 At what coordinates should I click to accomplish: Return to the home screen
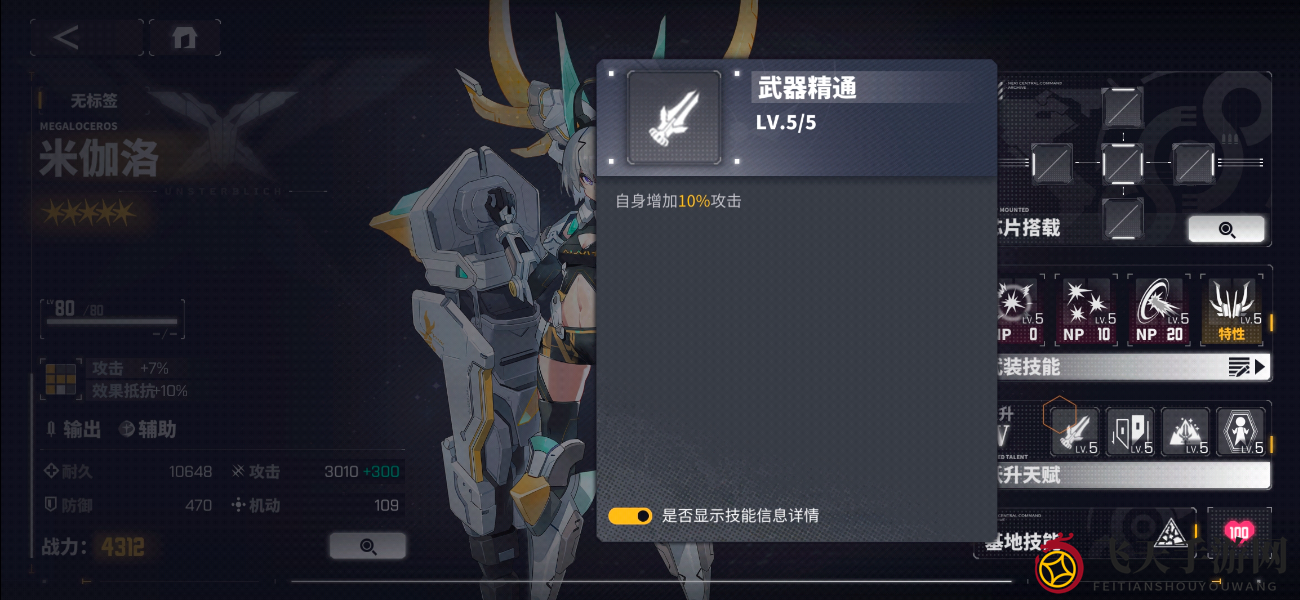(184, 38)
